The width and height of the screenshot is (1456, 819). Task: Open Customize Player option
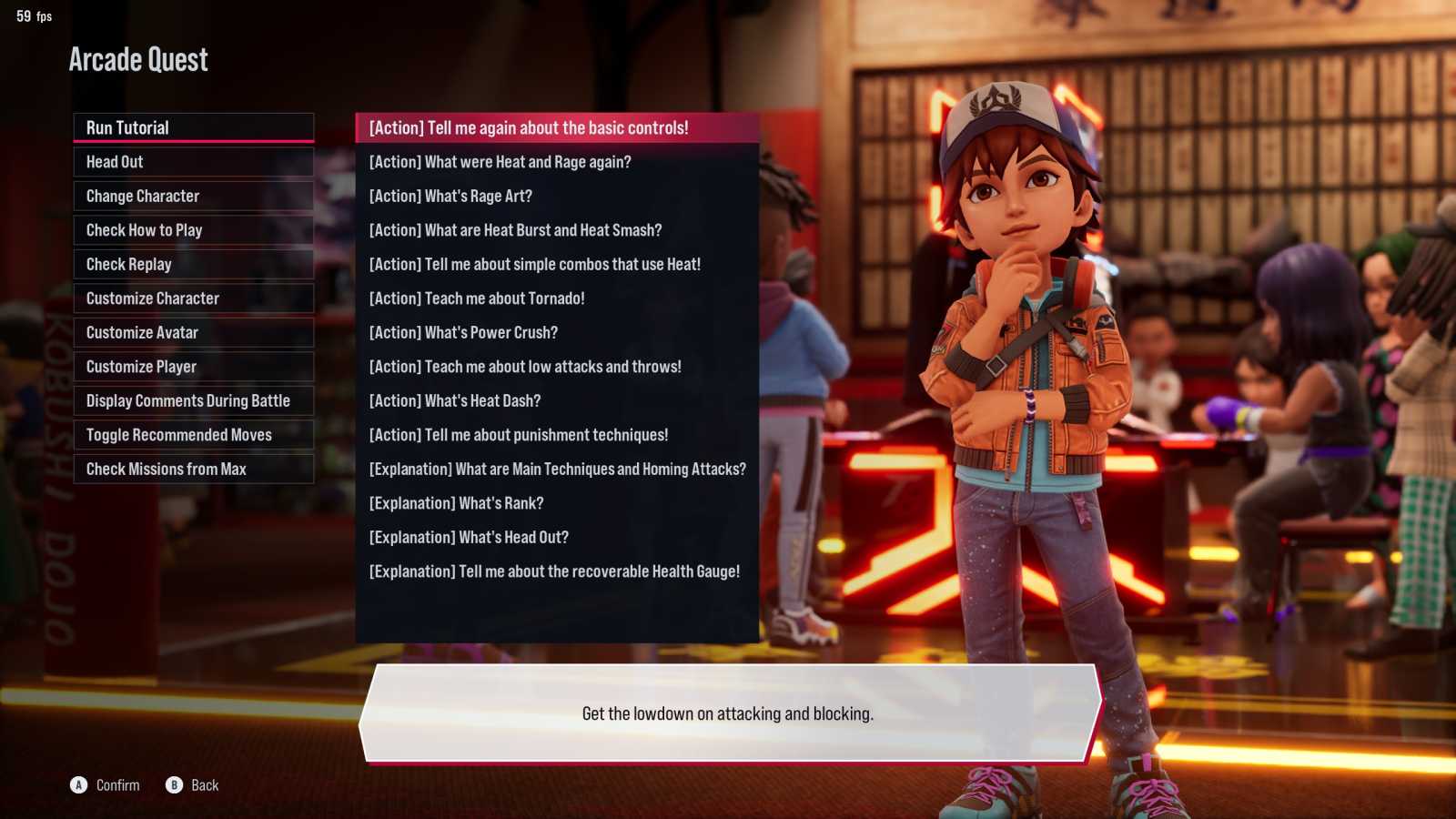click(193, 367)
